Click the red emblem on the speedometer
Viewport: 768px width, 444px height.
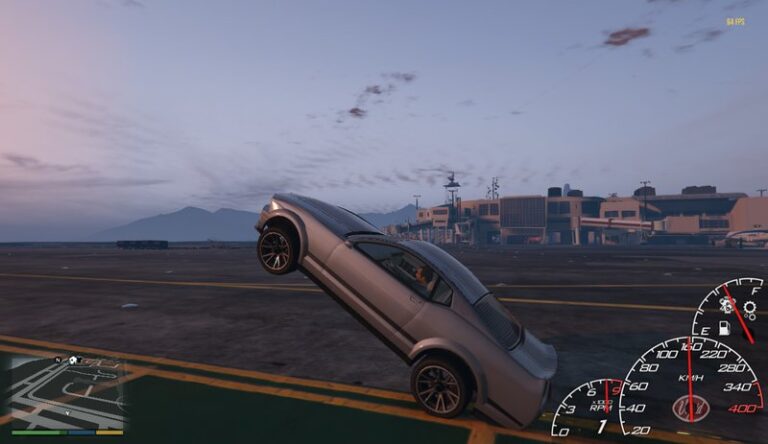(x=691, y=408)
